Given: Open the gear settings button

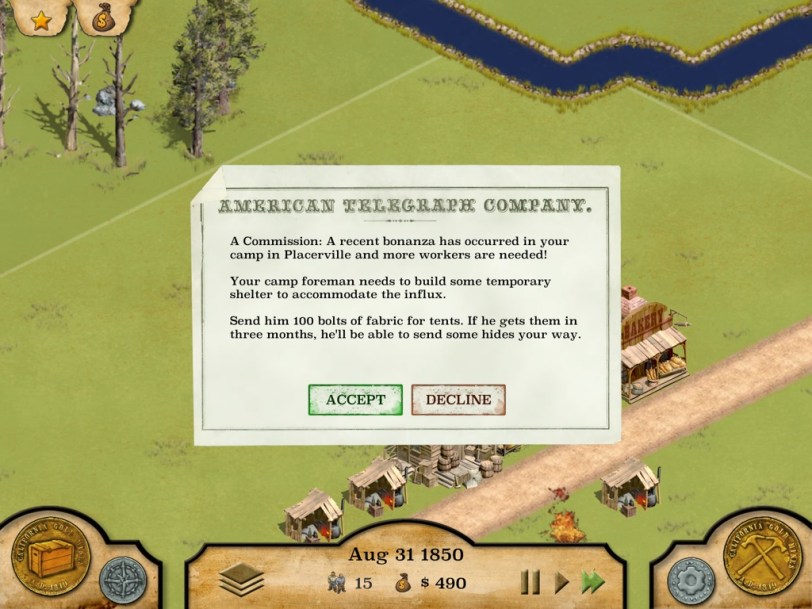Looking at the screenshot, I should pyautogui.click(x=688, y=580).
